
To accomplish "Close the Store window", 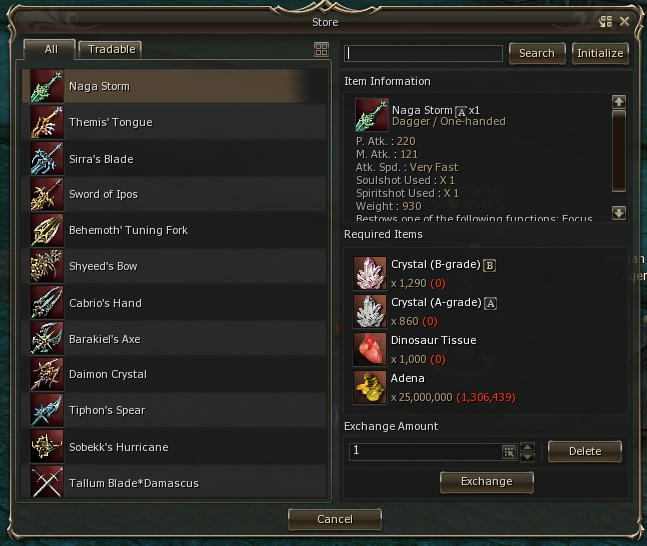I will point(625,21).
